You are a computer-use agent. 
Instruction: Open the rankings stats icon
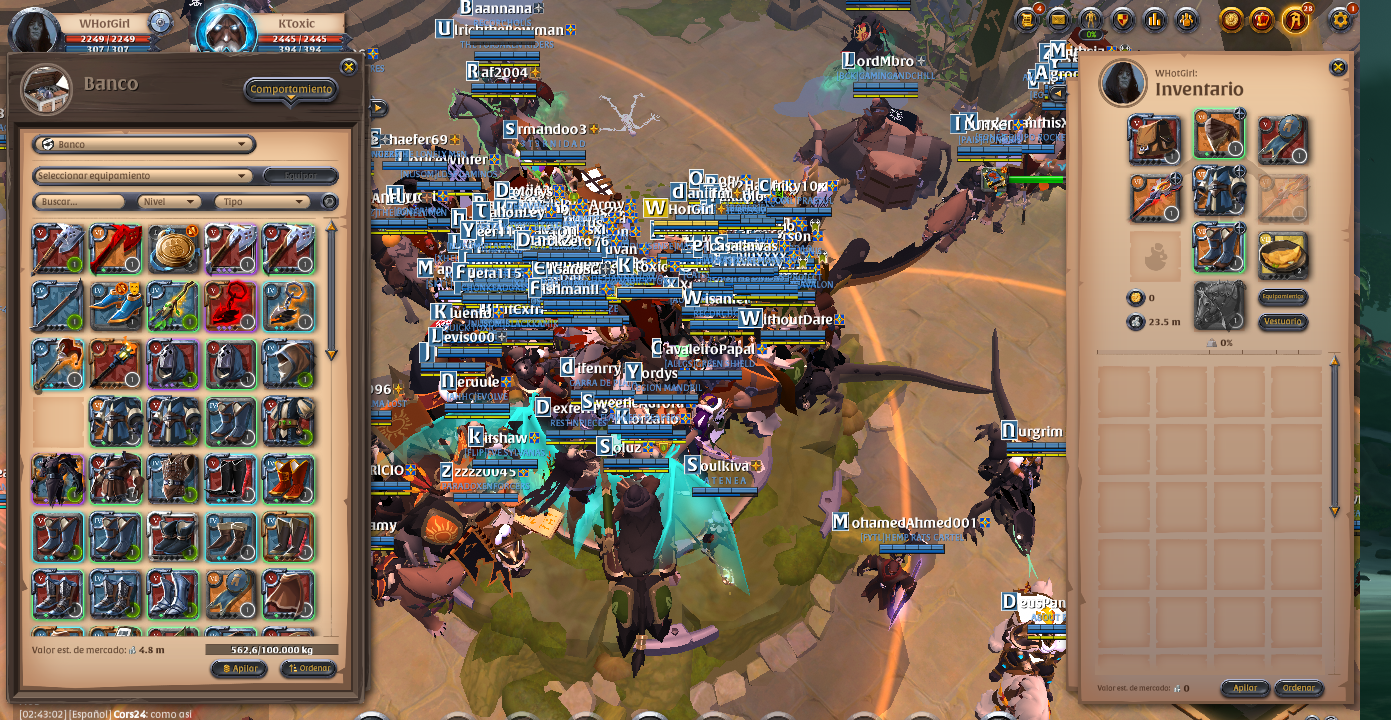1153,19
